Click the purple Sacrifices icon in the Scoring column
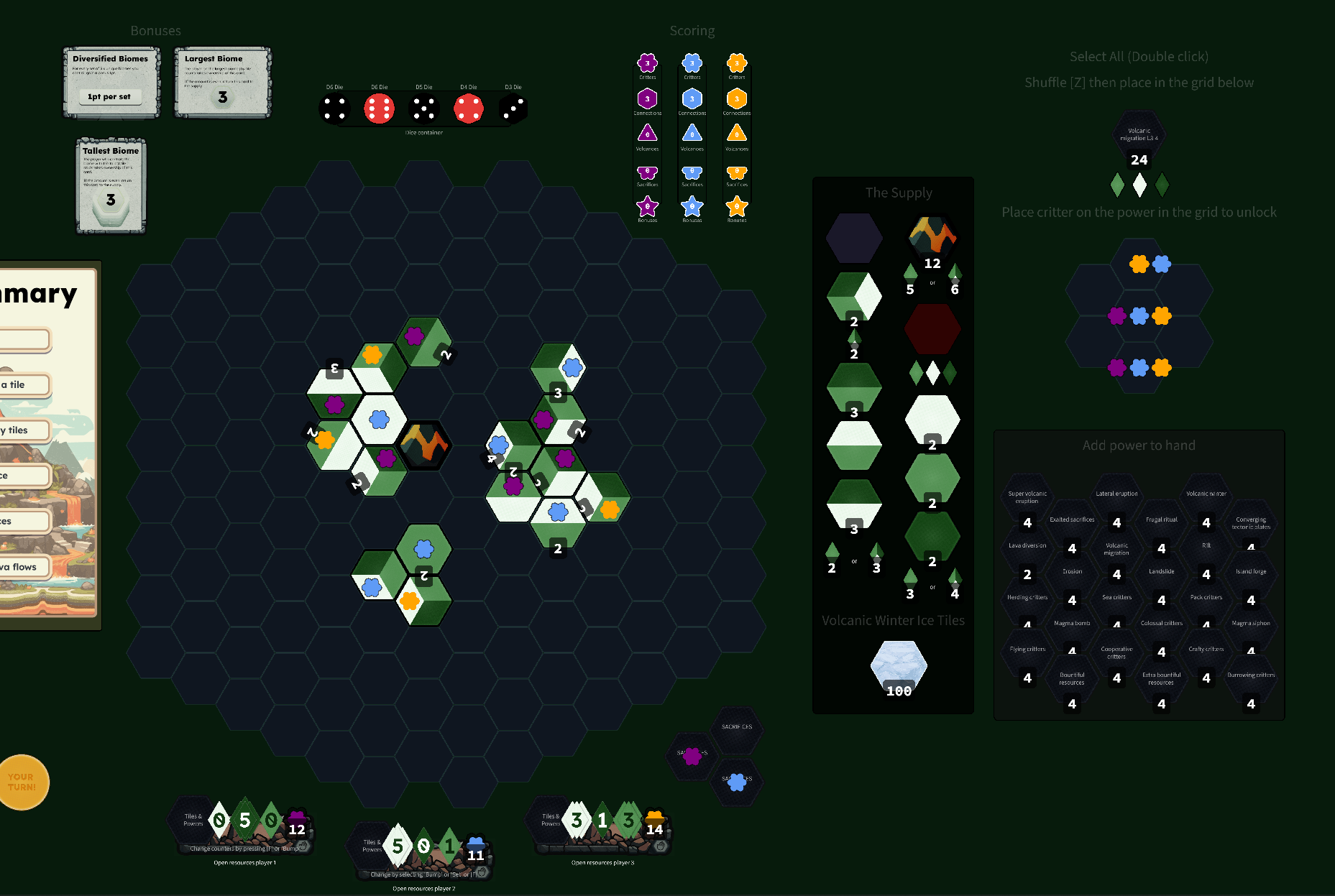Screen dimensions: 1335x896 (x=647, y=172)
